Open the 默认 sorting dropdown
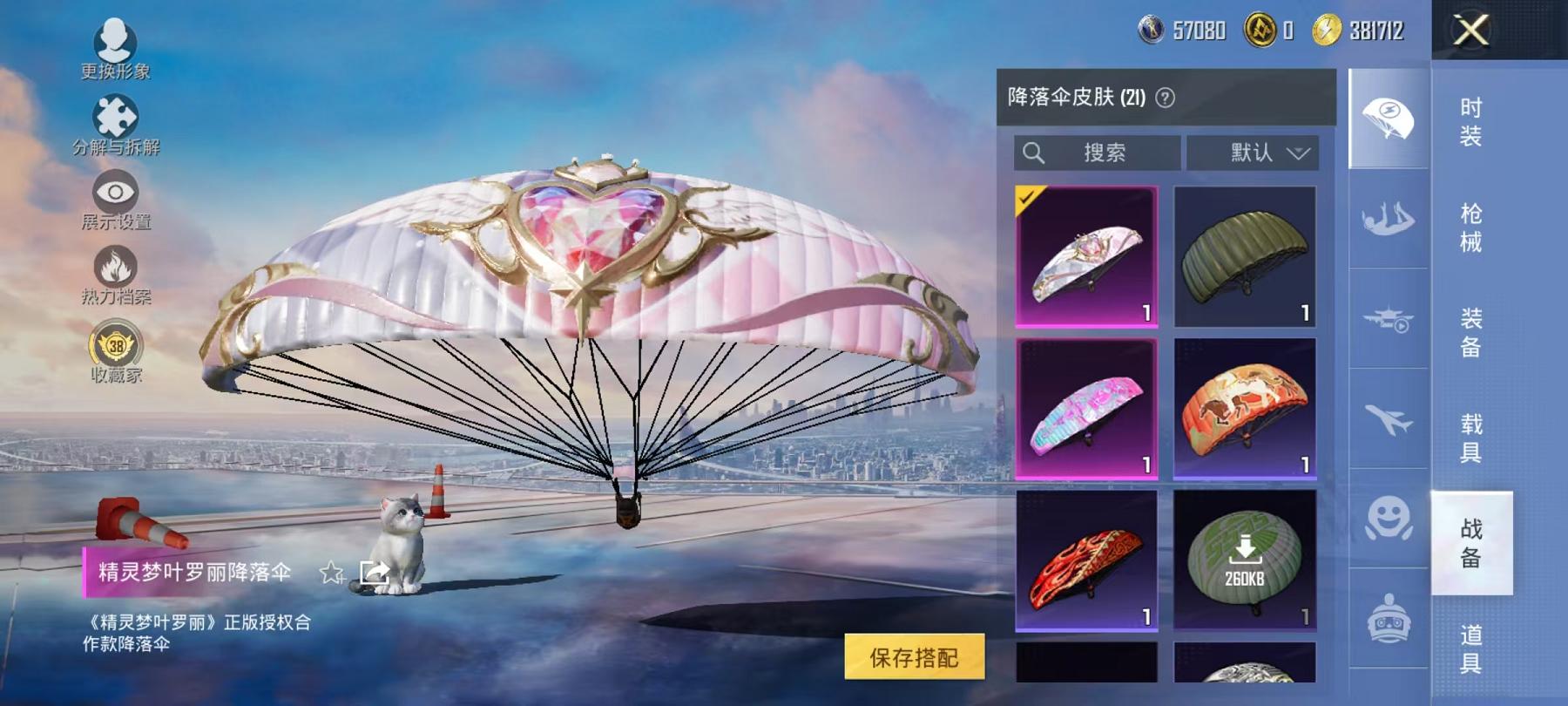 pyautogui.click(x=1254, y=153)
